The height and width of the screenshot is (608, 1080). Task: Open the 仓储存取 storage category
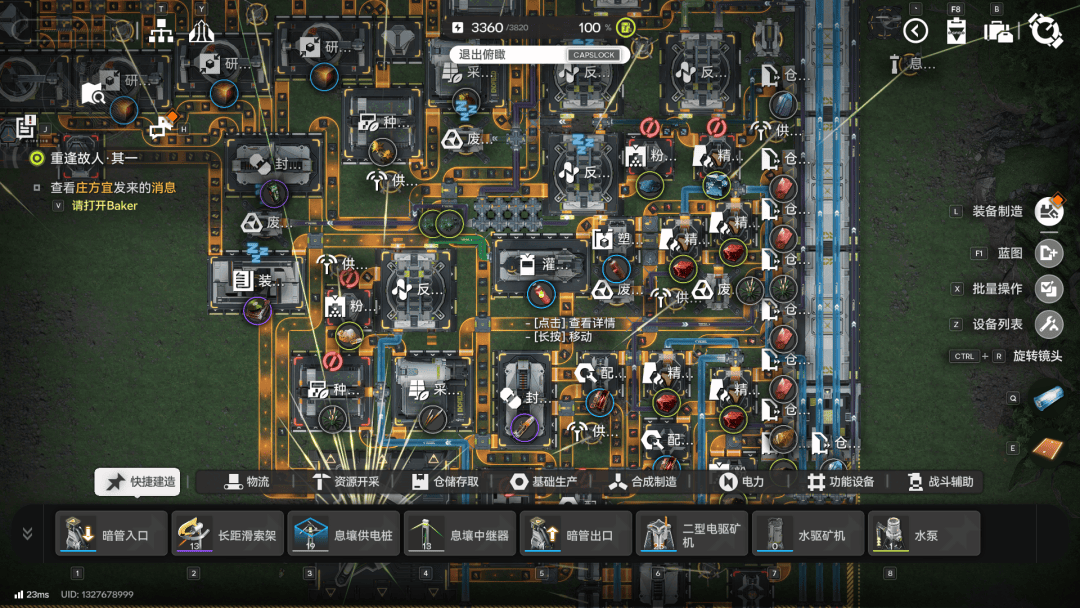coord(445,482)
